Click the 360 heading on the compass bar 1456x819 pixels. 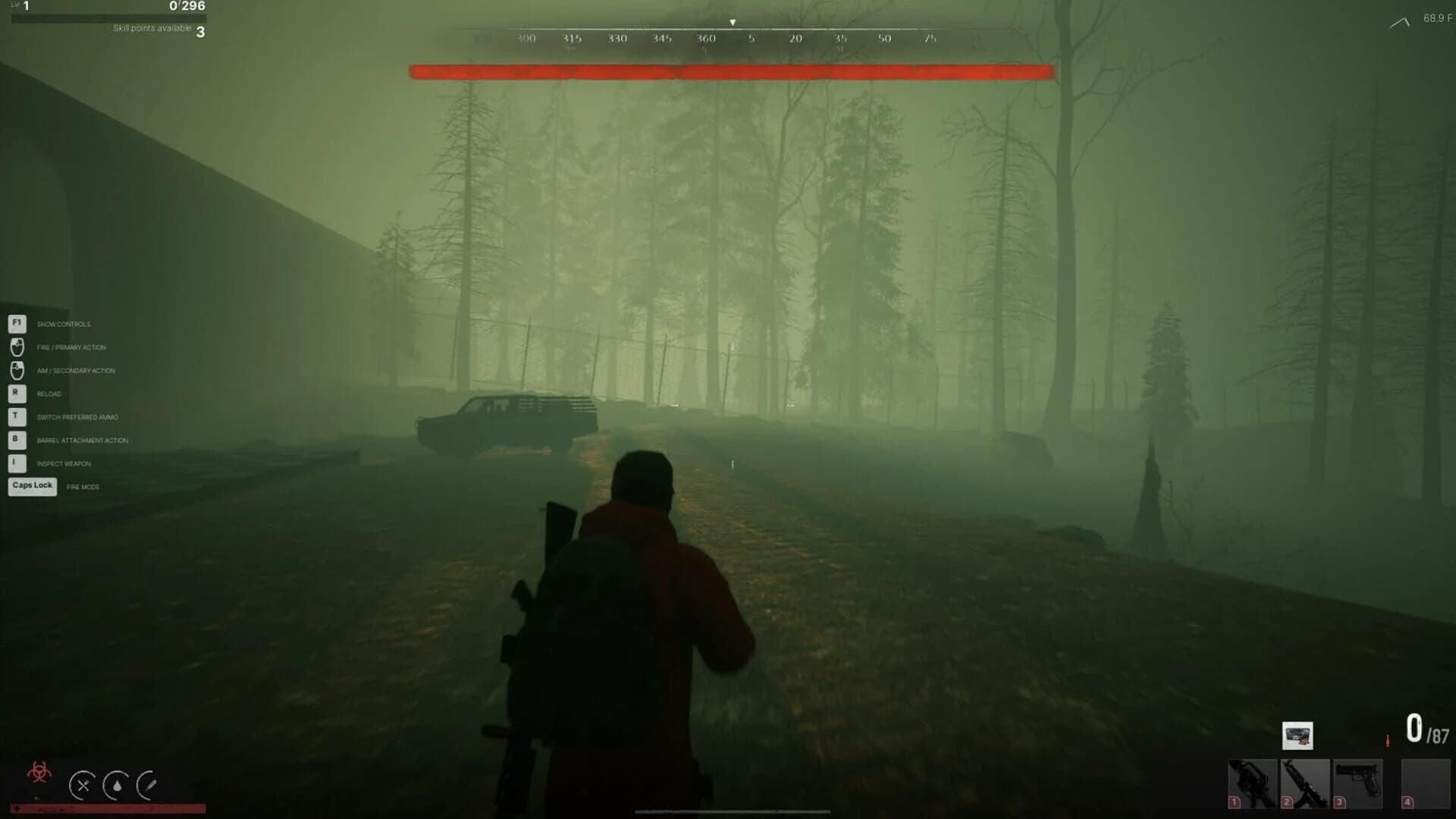707,37
